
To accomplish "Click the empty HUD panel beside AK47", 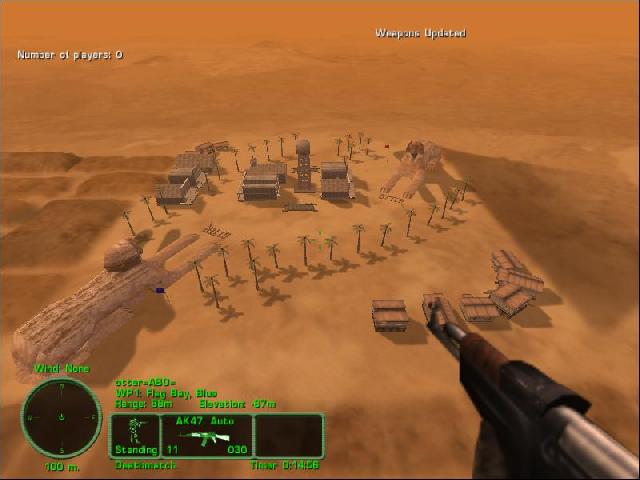I will point(288,436).
